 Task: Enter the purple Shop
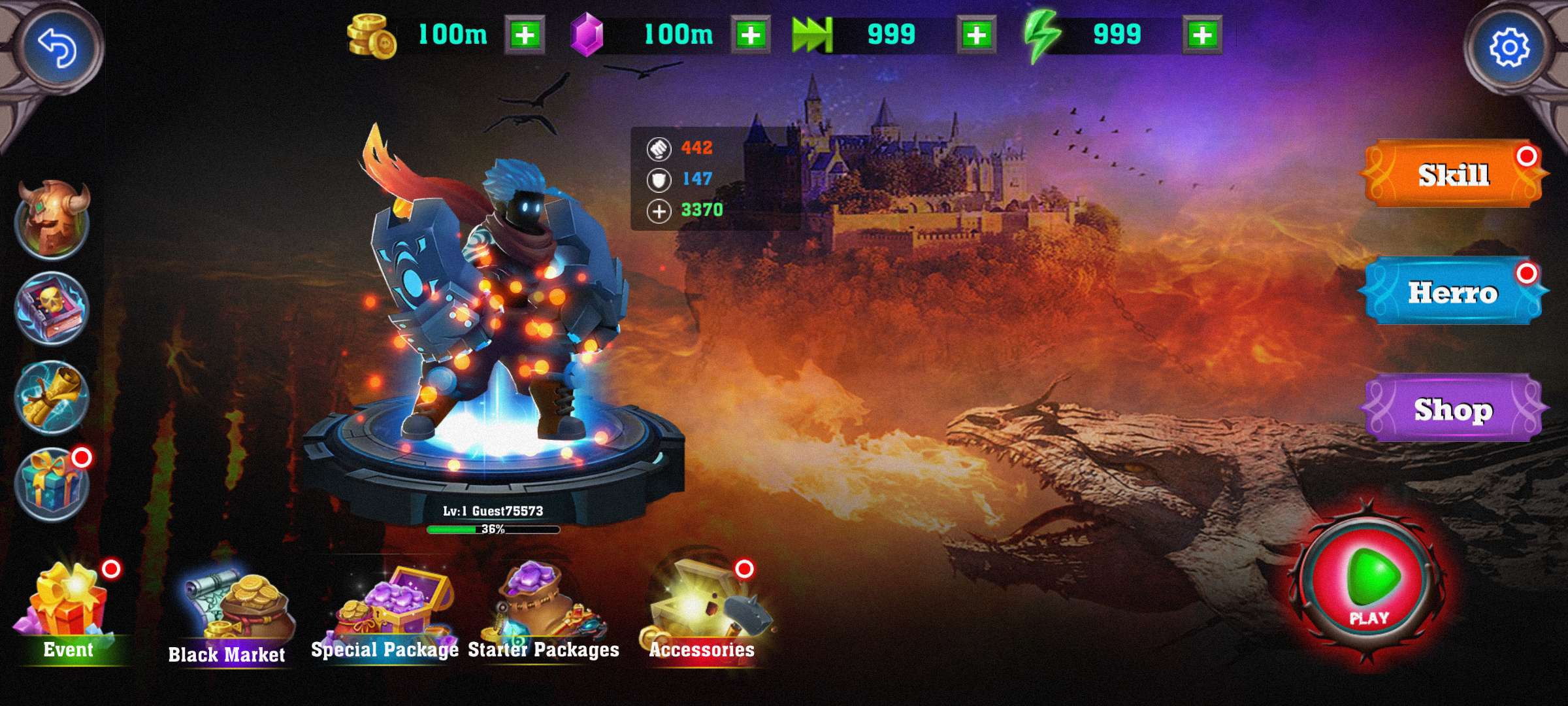[1453, 409]
